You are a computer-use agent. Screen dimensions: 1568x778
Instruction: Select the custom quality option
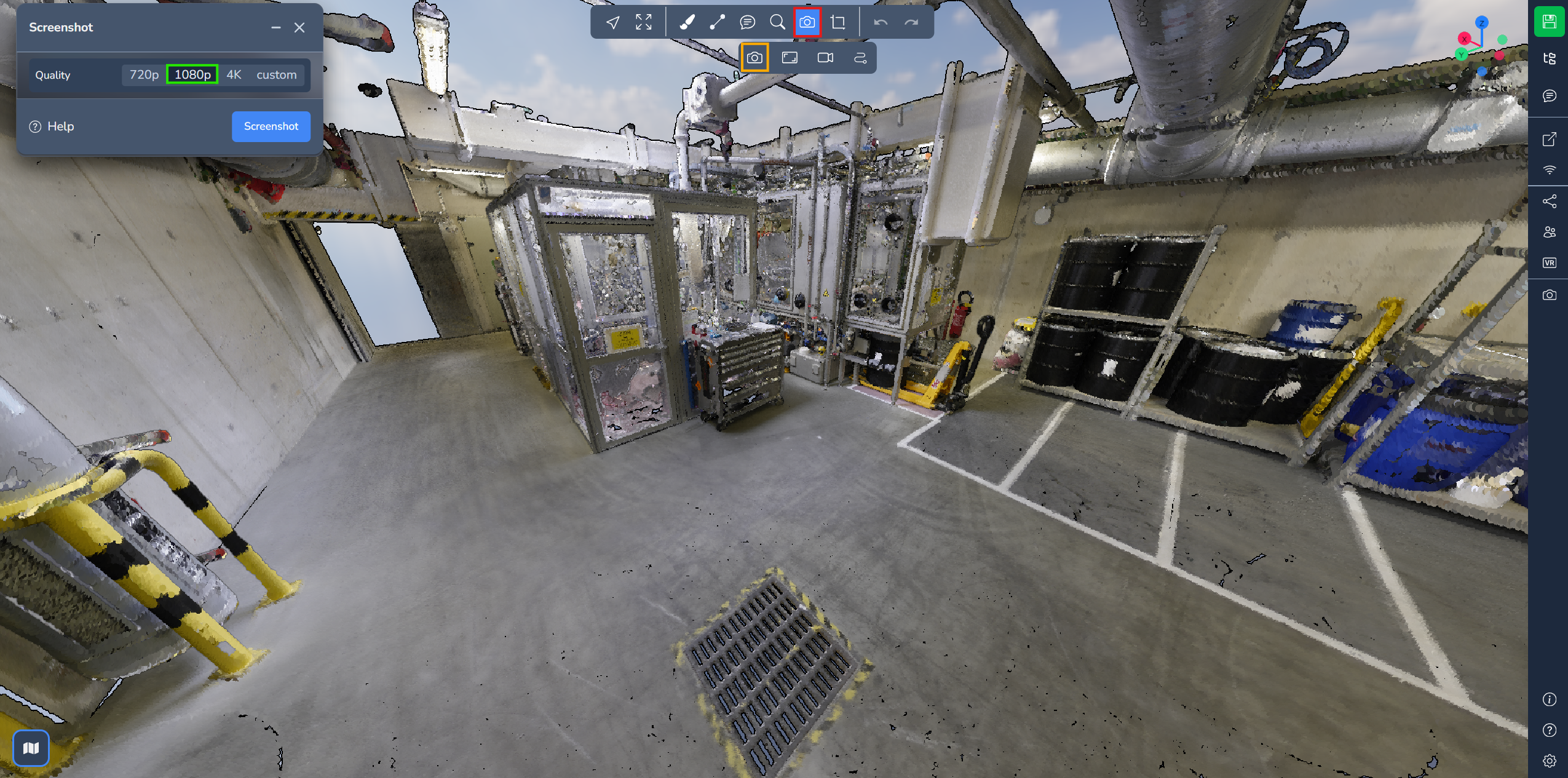pos(276,74)
